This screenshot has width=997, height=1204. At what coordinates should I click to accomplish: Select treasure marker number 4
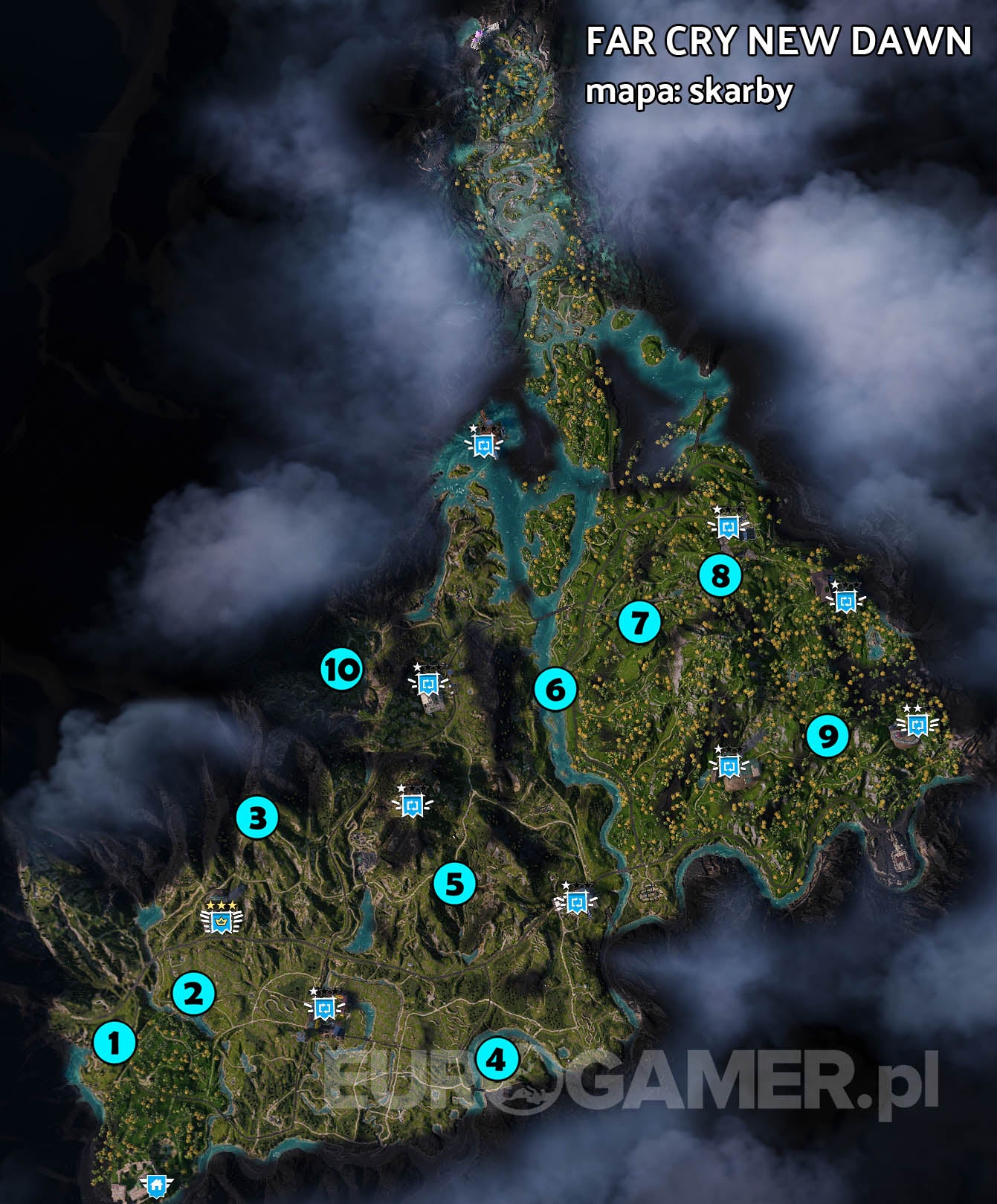coord(500,1059)
